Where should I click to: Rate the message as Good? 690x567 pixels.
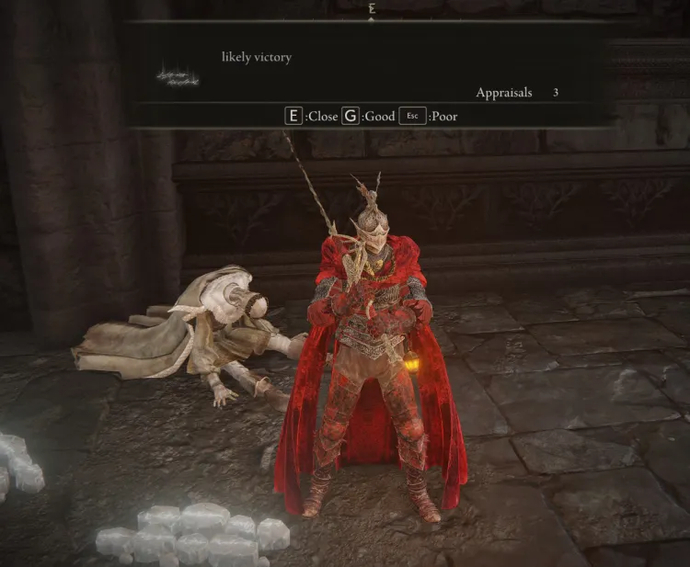point(369,116)
